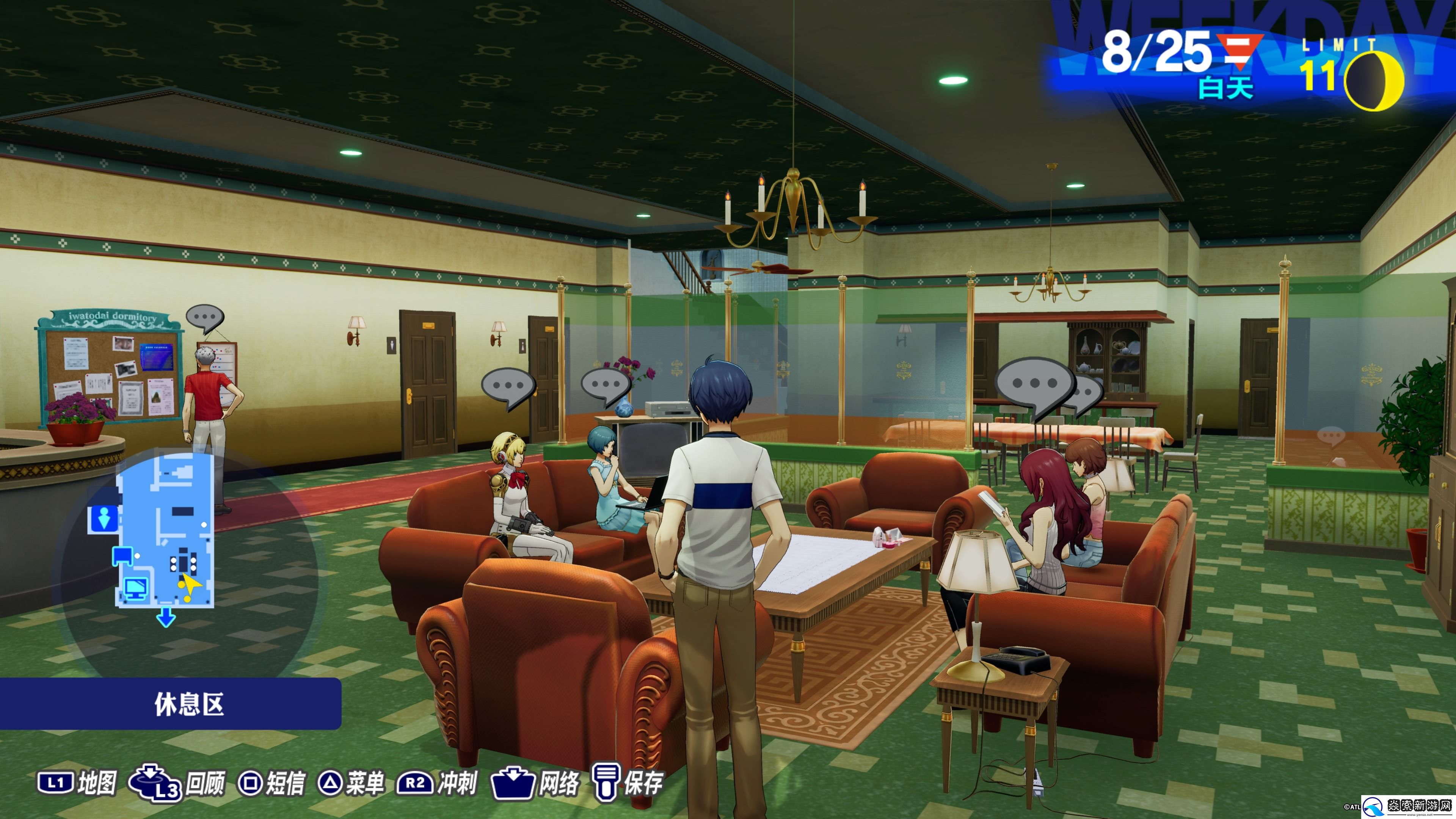
Task: Click the yellow player arrow on the minimap
Action: [x=190, y=585]
